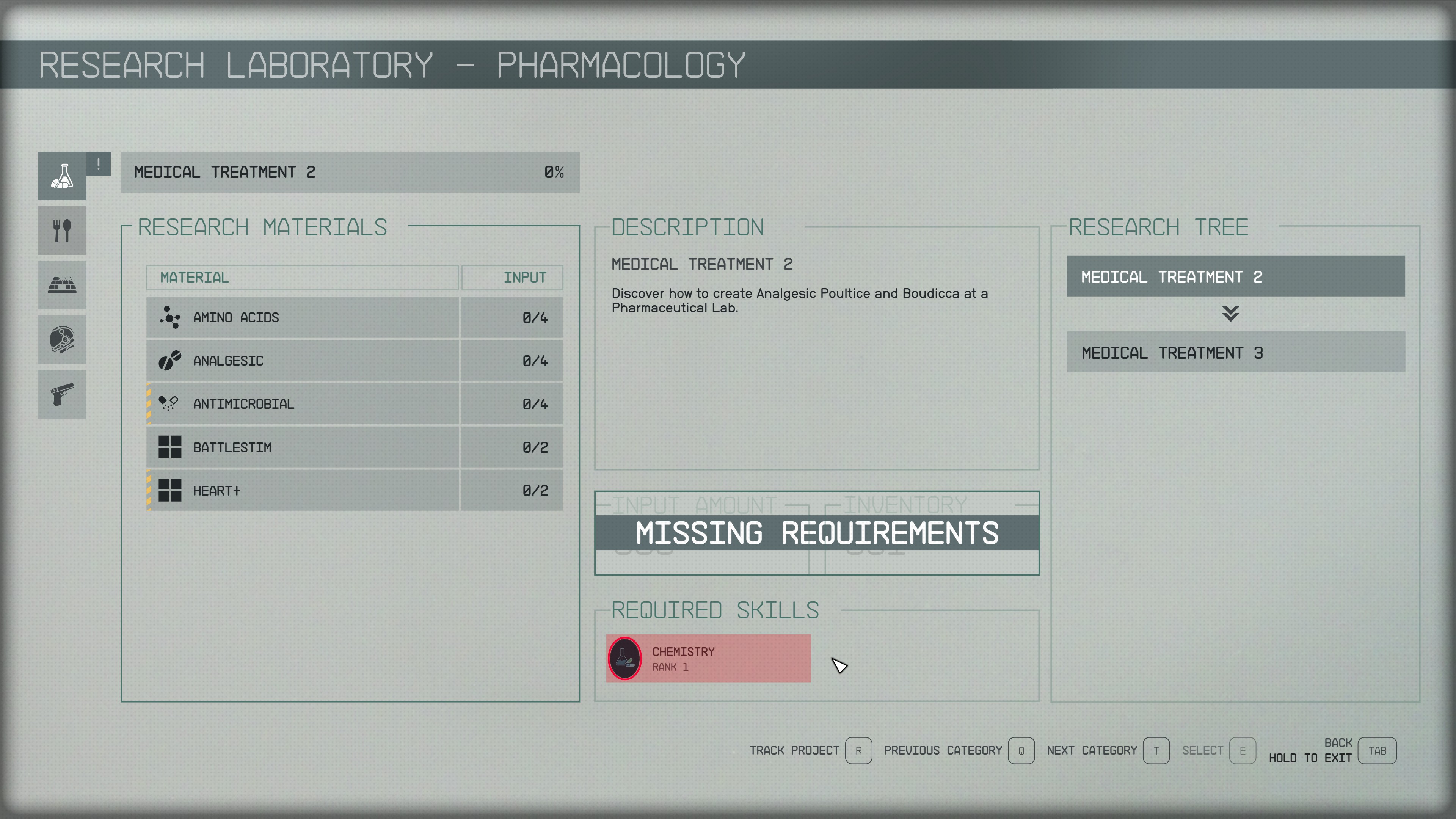Select the Chemistry skill flask icon

pyautogui.click(x=624, y=658)
